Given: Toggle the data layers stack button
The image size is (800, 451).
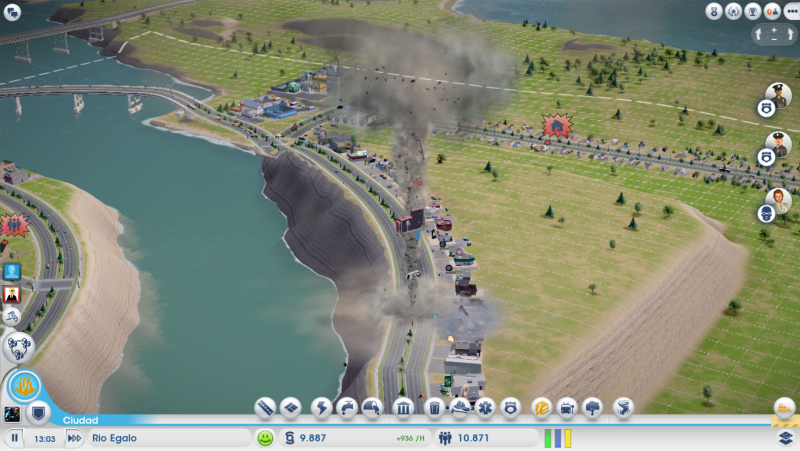Looking at the screenshot, I should pyautogui.click(x=786, y=438).
